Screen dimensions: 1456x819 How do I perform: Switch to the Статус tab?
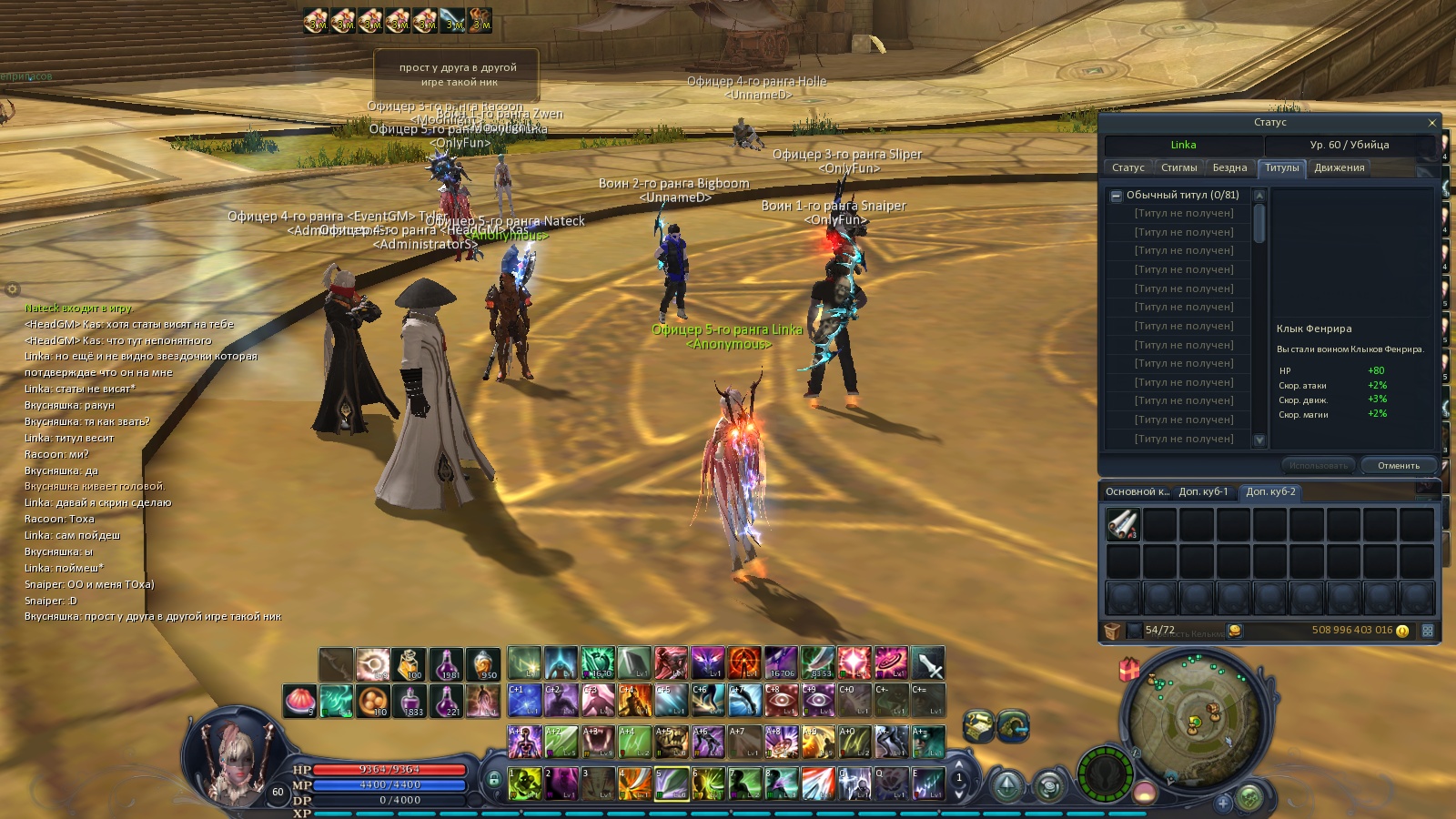tap(1127, 168)
